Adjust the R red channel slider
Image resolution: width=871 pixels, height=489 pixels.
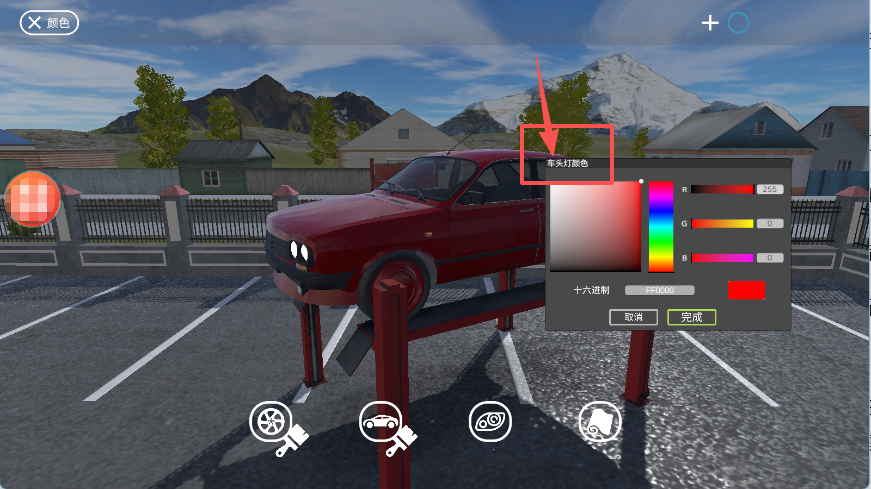[722, 189]
